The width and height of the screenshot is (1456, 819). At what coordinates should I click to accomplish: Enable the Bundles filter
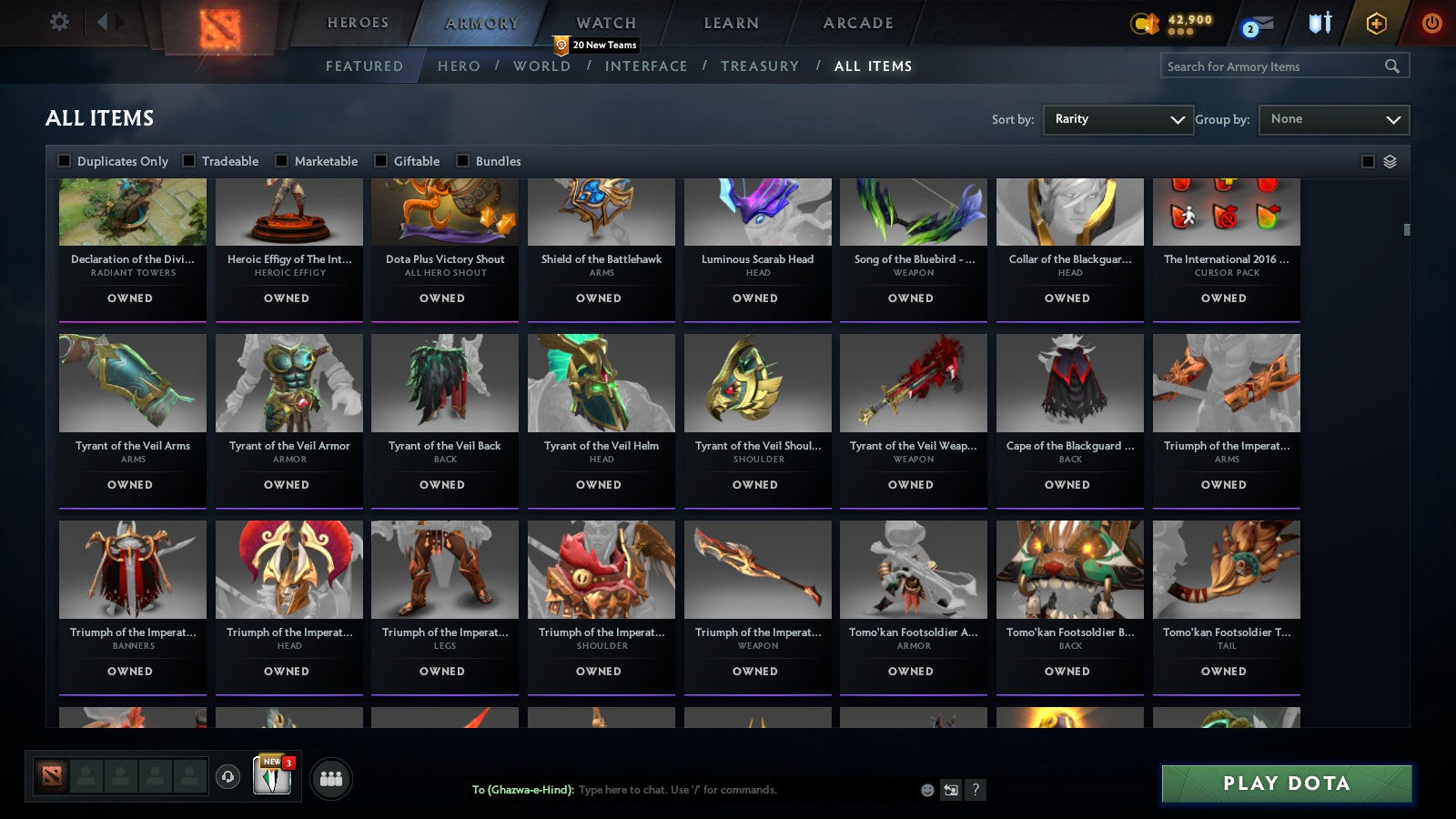pyautogui.click(x=462, y=160)
